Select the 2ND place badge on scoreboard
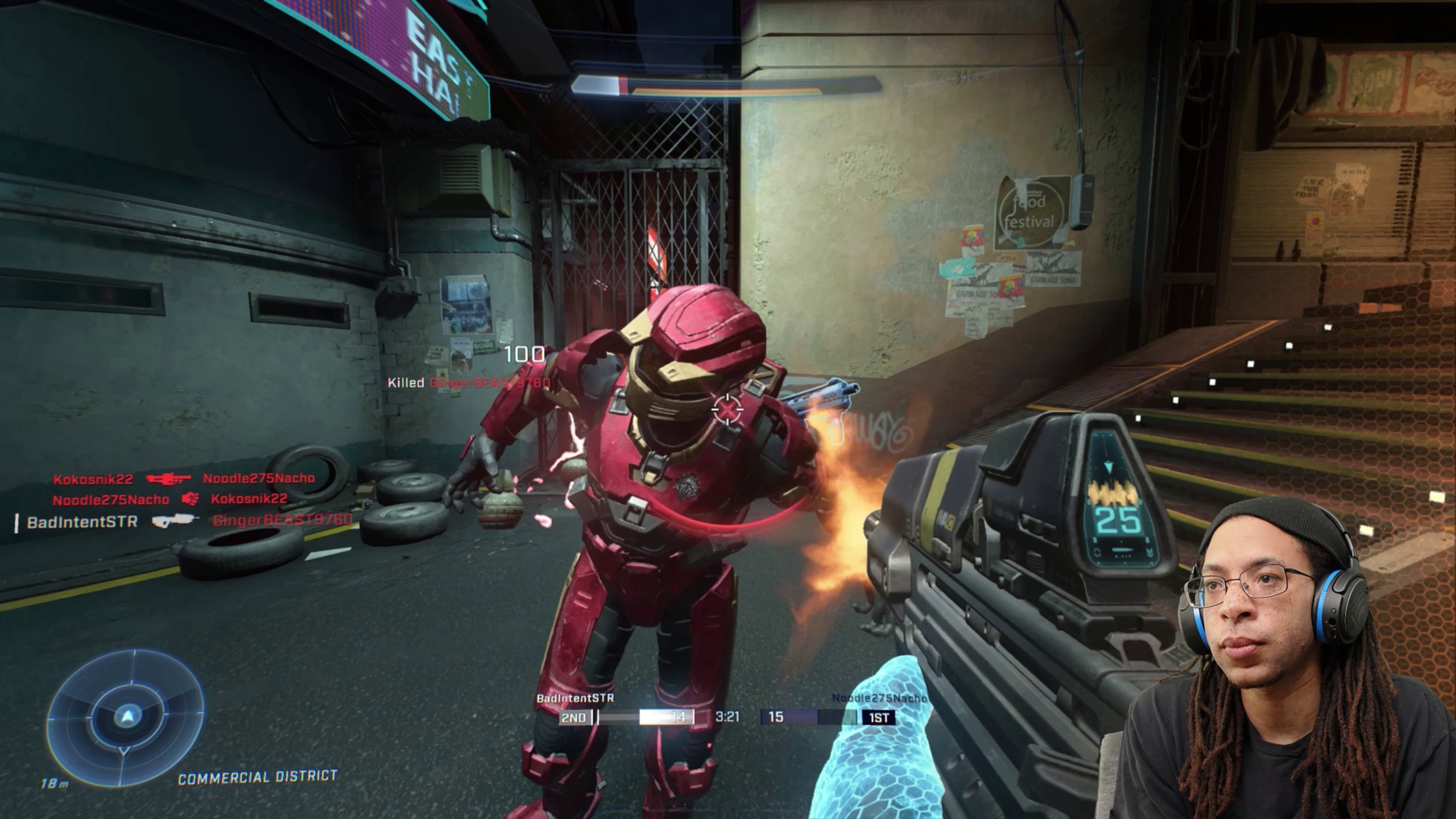This screenshot has width=1456, height=819. pos(574,718)
